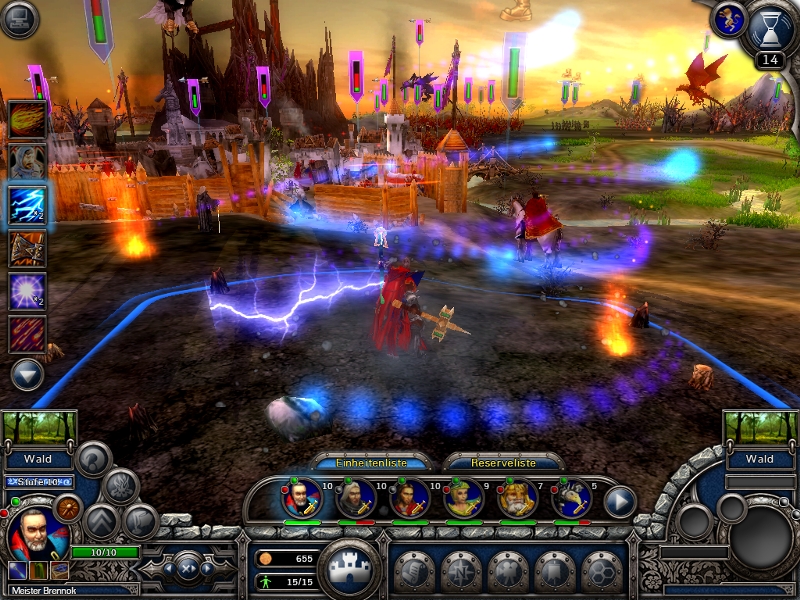Activate the chain lightning spell
The image size is (800, 600).
tap(28, 205)
